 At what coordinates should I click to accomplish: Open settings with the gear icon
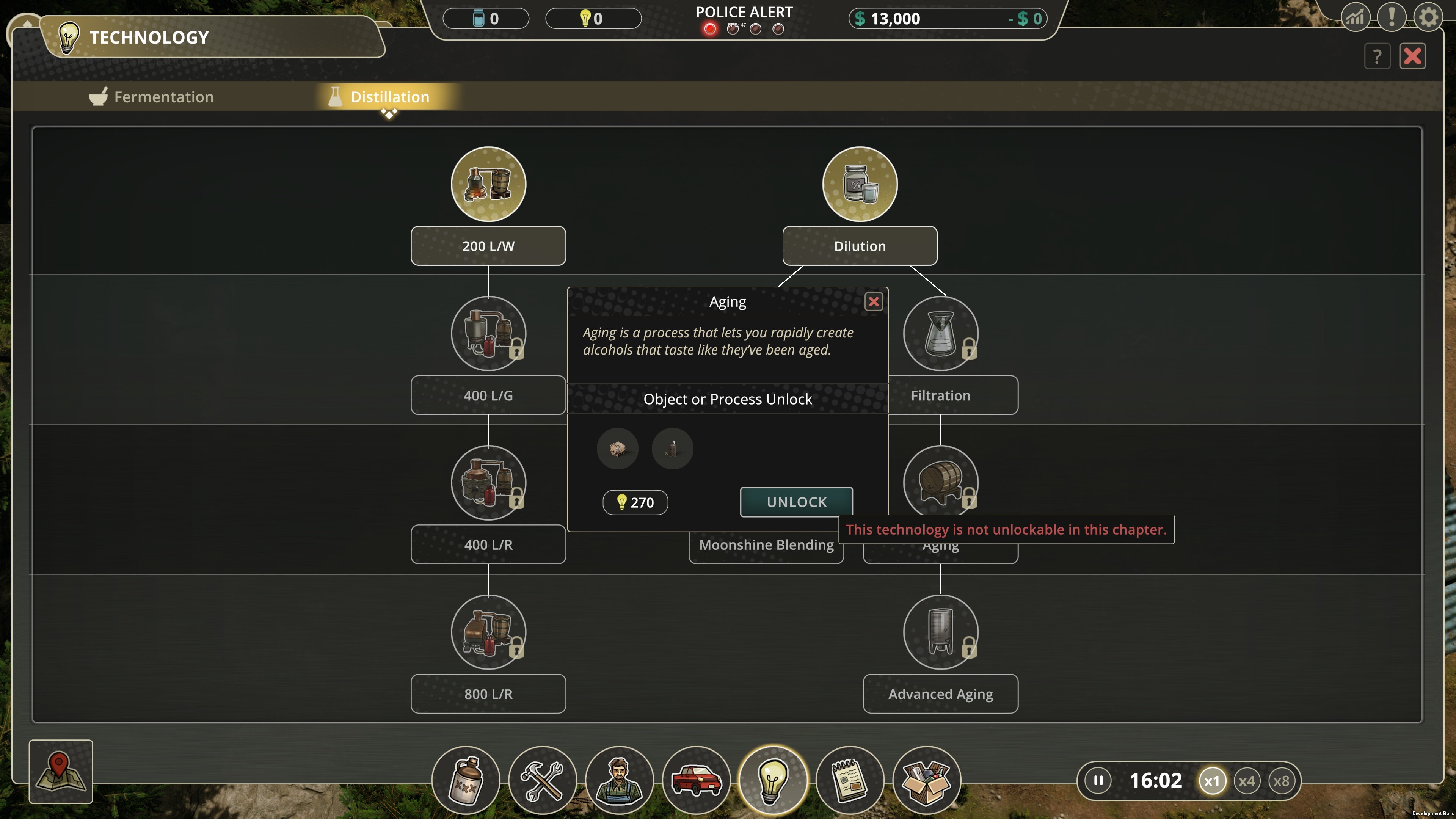(1428, 18)
